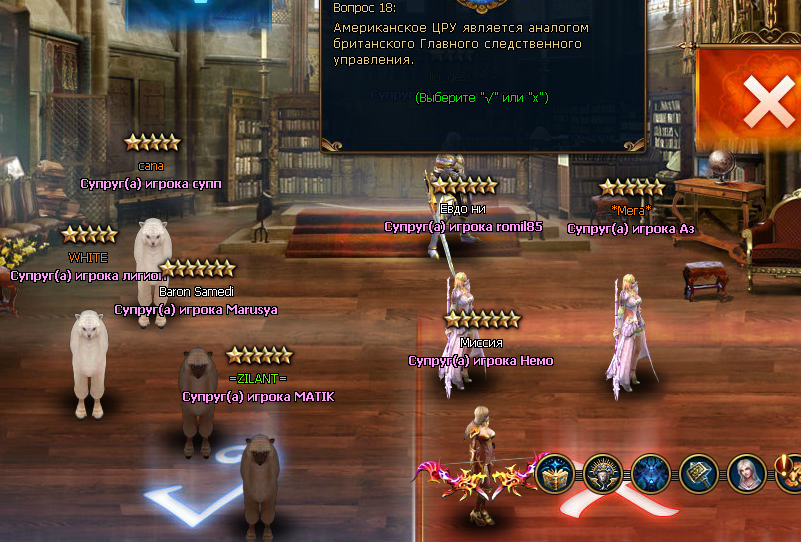Click the white-haired woman portrait icon
Image resolution: width=801 pixels, height=542 pixels.
[746, 473]
